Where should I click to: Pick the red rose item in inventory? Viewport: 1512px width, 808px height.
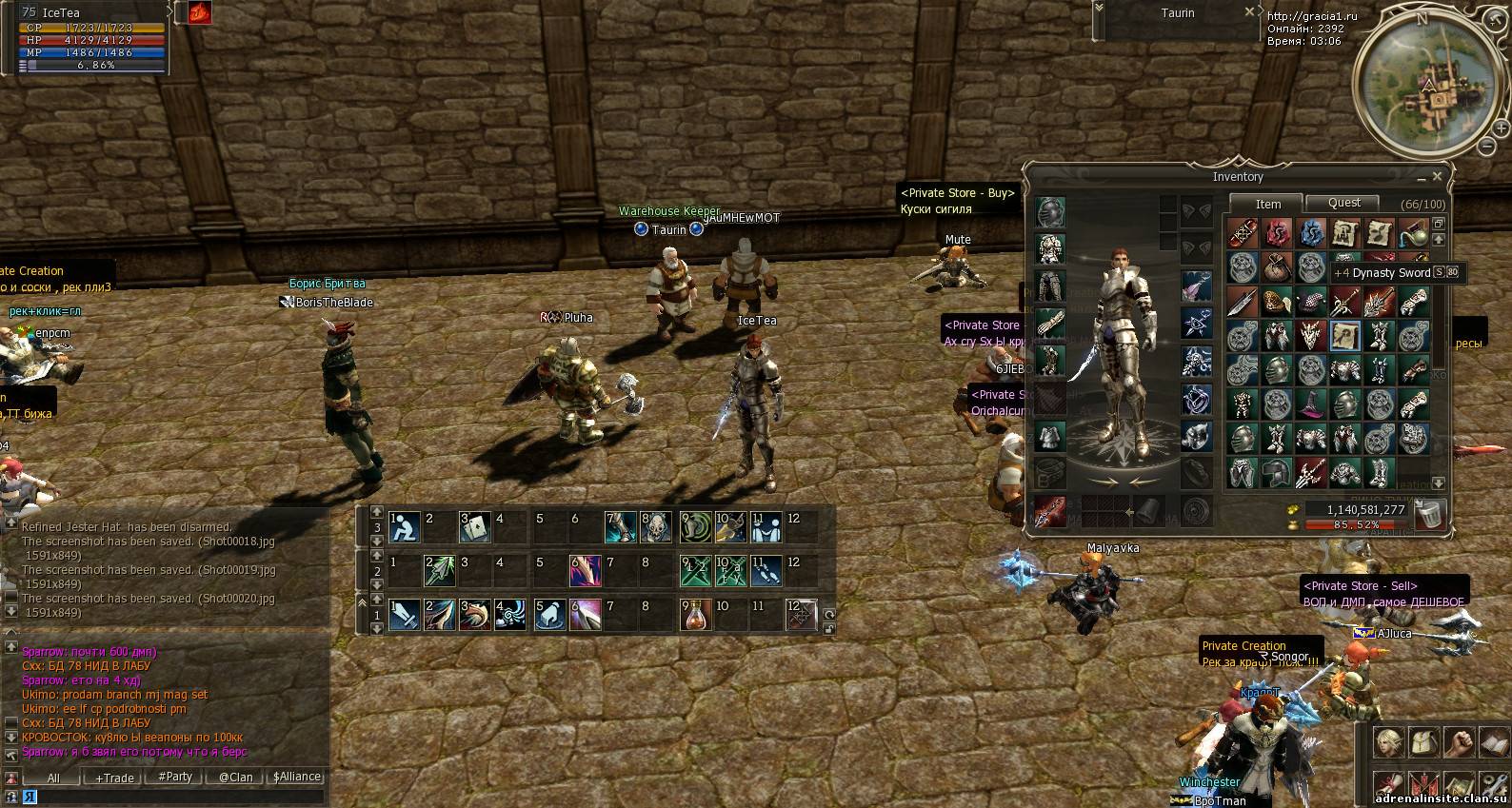1277,233
